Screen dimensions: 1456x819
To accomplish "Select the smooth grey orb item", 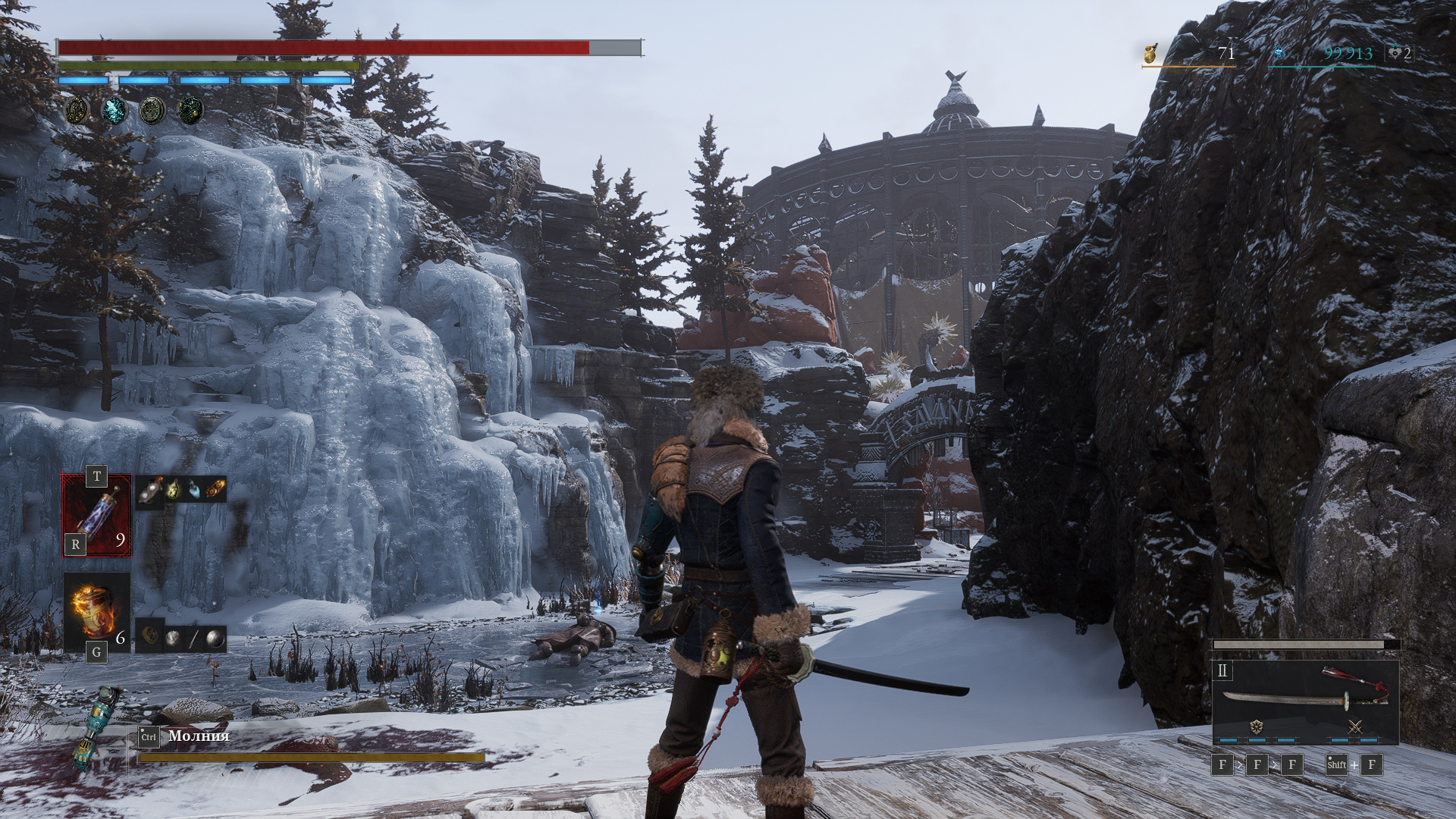I will coord(215,638).
